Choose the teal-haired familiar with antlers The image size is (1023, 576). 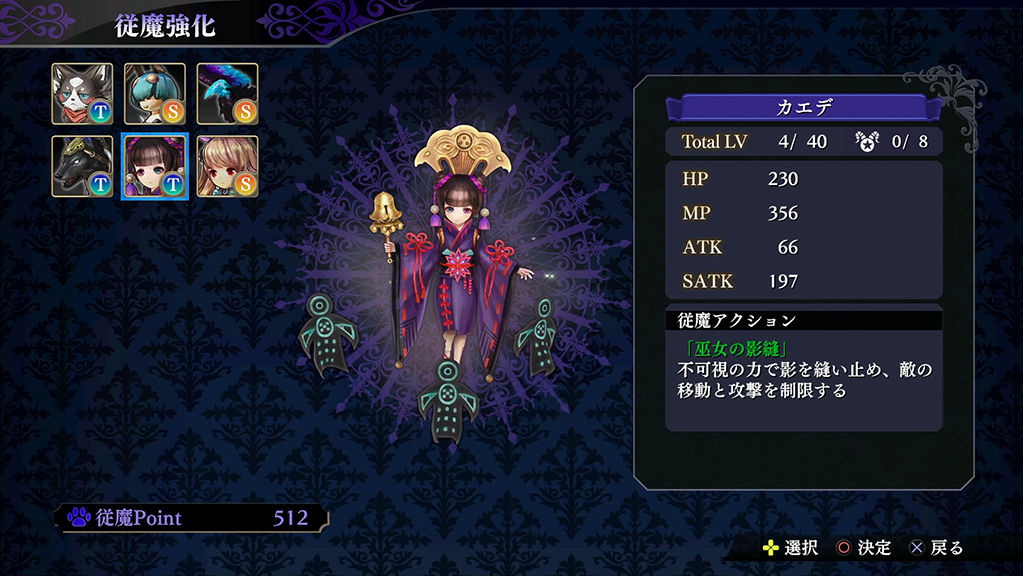(x=155, y=94)
